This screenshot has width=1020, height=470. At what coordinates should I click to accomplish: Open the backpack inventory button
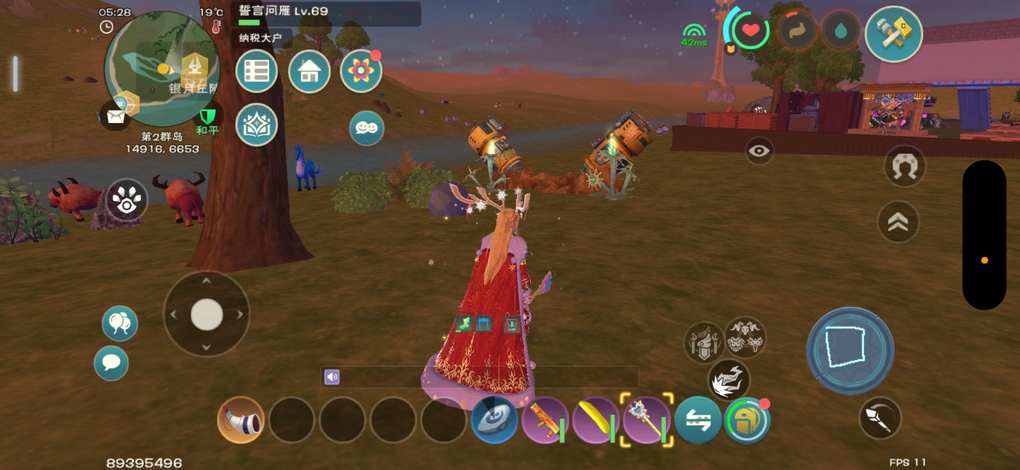(x=745, y=420)
